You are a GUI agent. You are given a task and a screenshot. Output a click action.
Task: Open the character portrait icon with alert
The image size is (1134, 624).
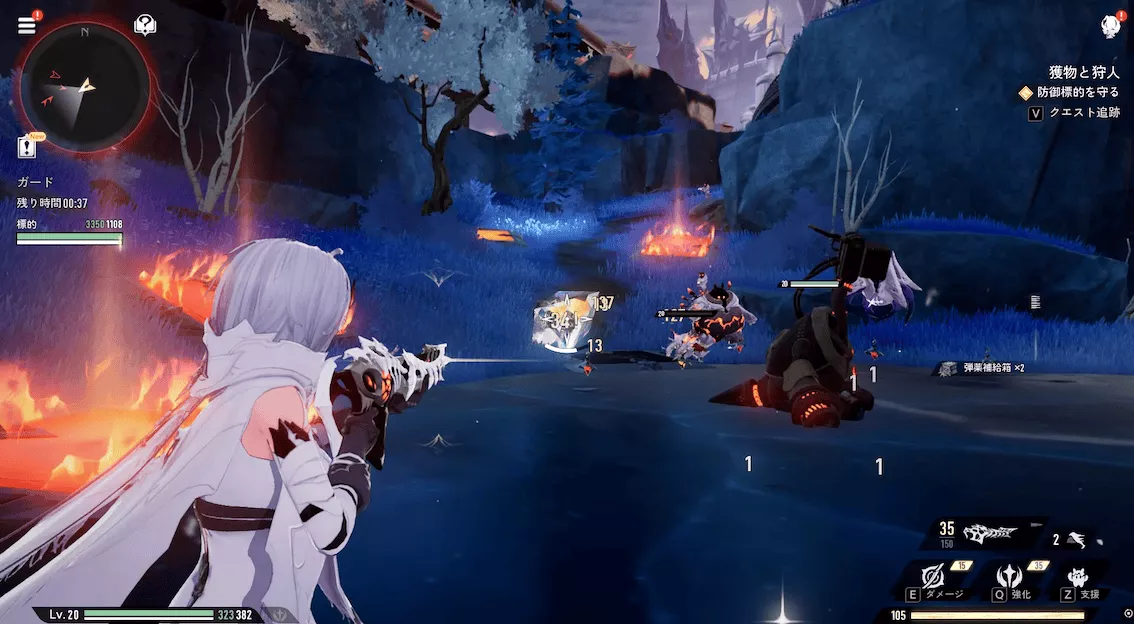coord(1110,26)
